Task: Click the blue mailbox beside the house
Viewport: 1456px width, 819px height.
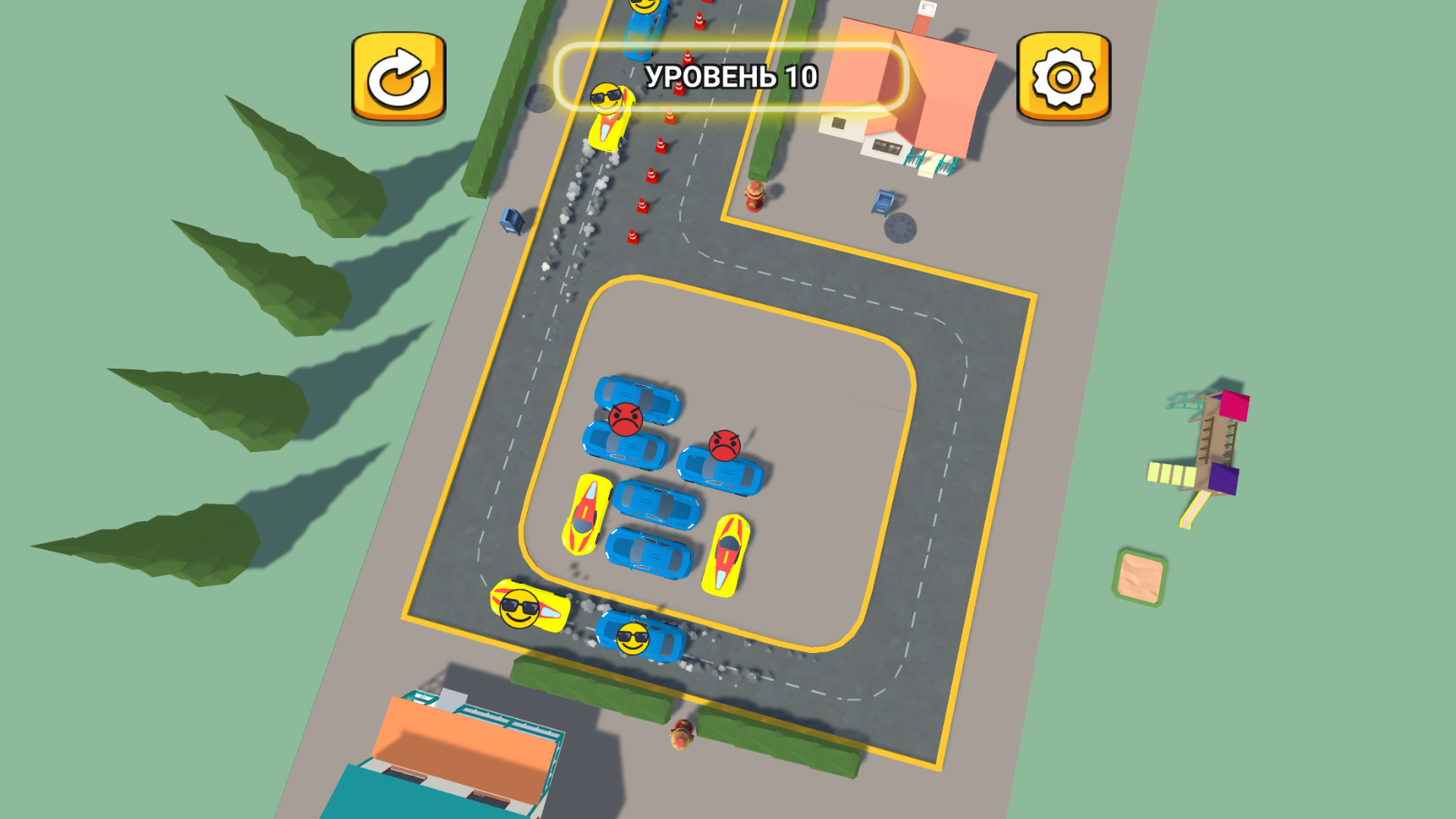Action: (882, 202)
